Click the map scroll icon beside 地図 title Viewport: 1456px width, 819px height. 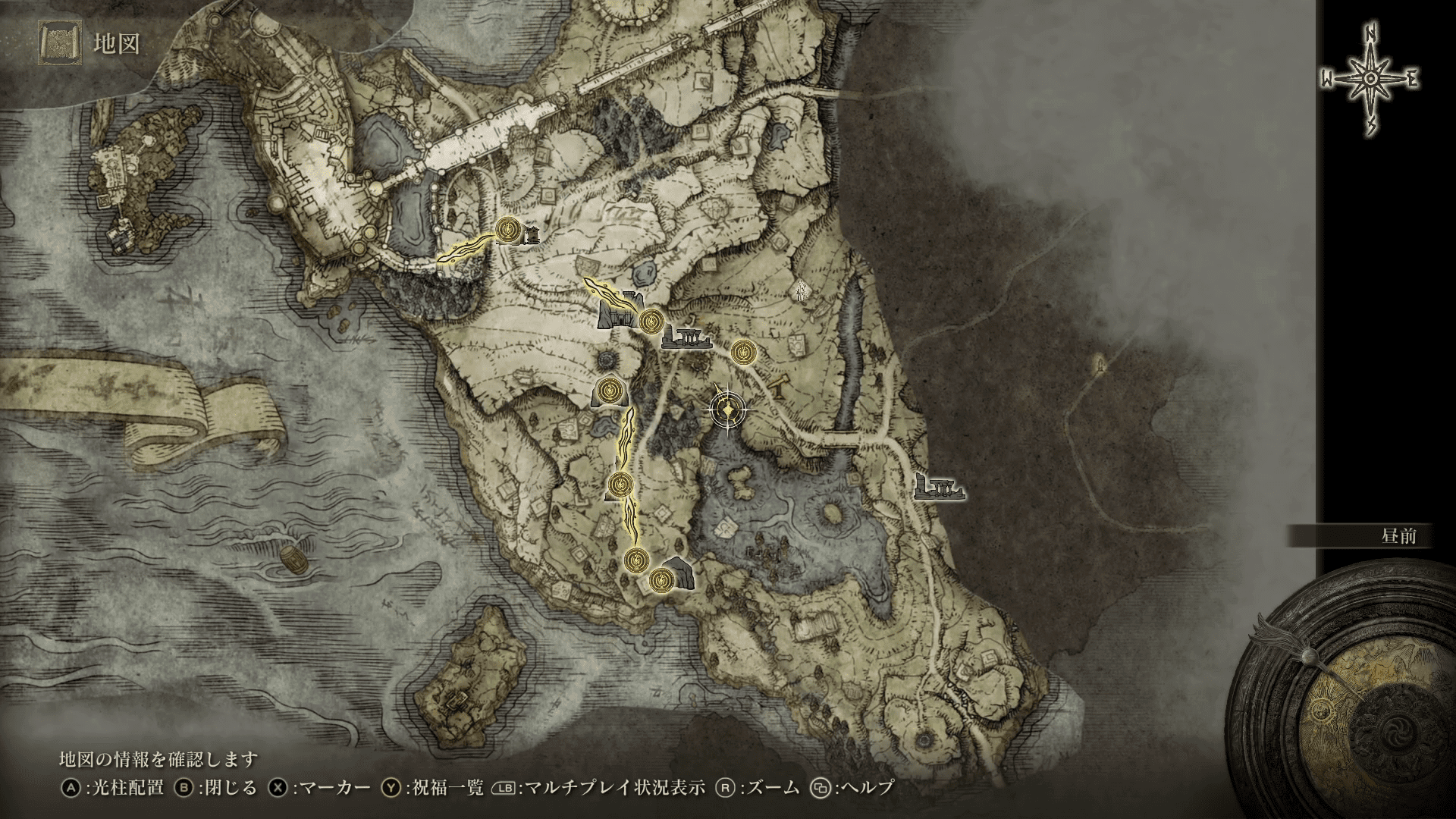coord(58,44)
